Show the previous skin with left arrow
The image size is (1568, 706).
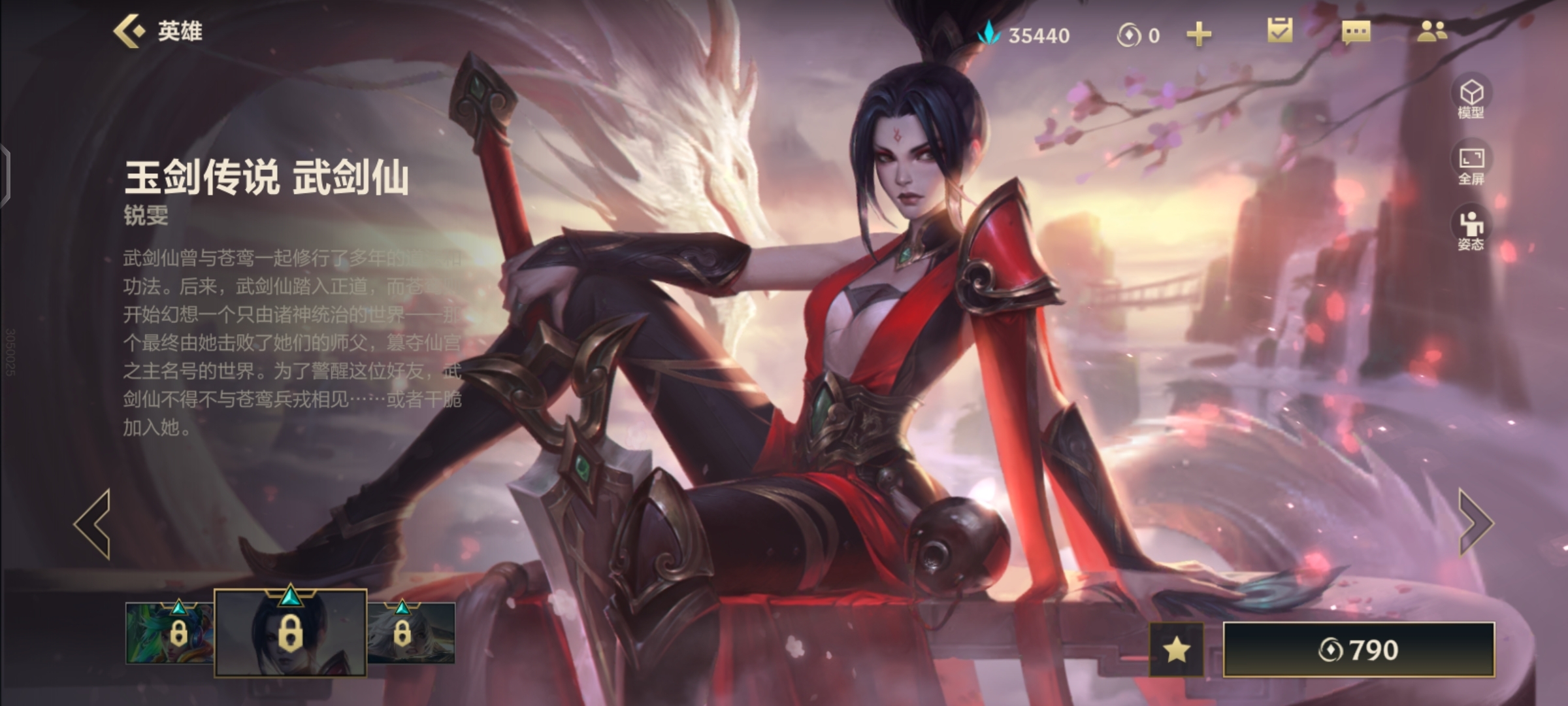point(93,524)
